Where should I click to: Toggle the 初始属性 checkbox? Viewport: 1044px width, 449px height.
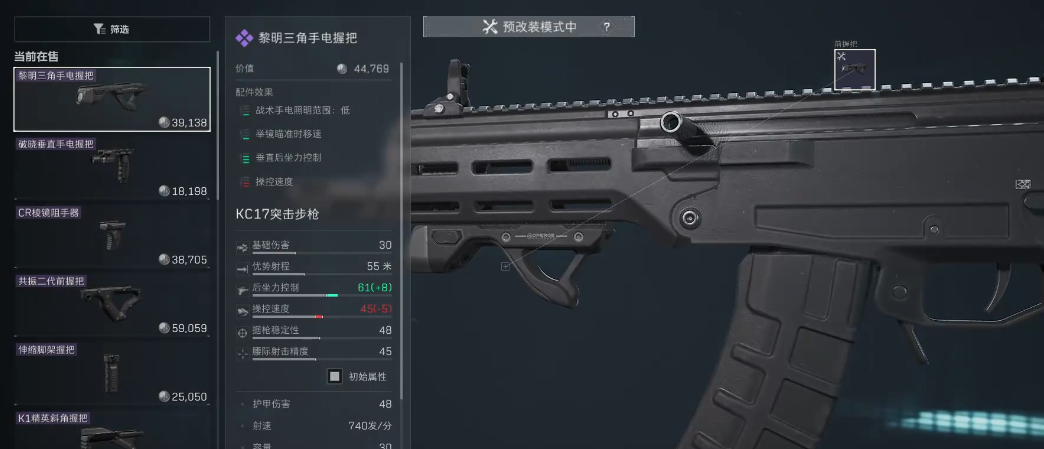[335, 376]
